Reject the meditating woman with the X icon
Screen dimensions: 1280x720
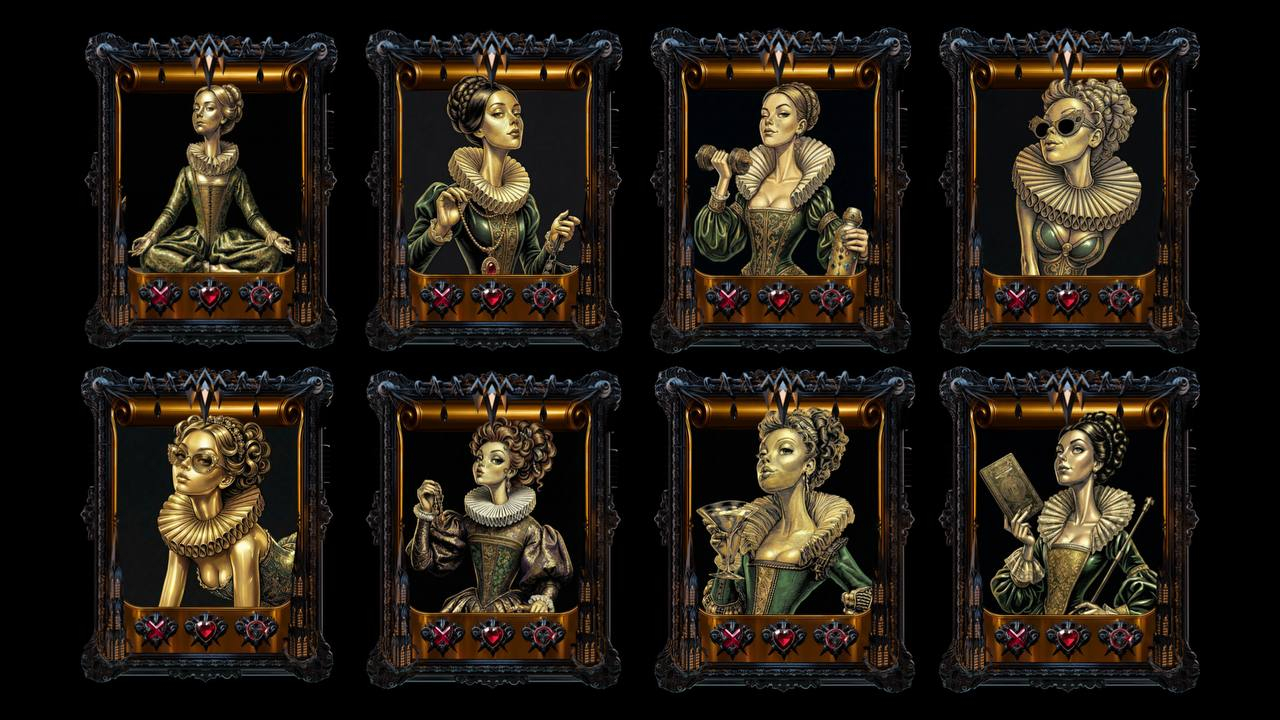tap(158, 296)
